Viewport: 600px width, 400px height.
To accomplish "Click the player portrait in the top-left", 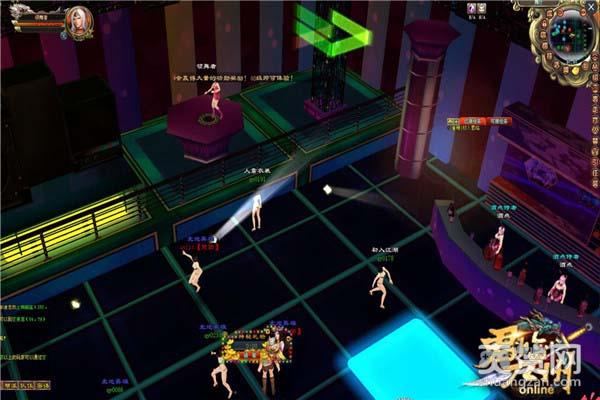I will point(77,18).
